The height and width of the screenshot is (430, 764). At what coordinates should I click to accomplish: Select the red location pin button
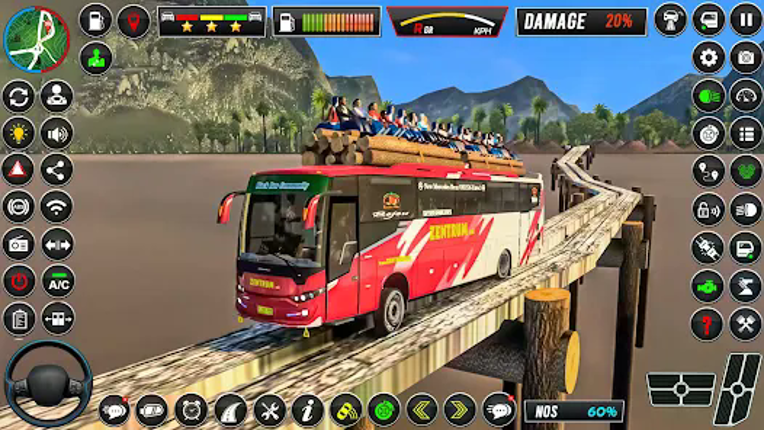pyautogui.click(x=133, y=20)
